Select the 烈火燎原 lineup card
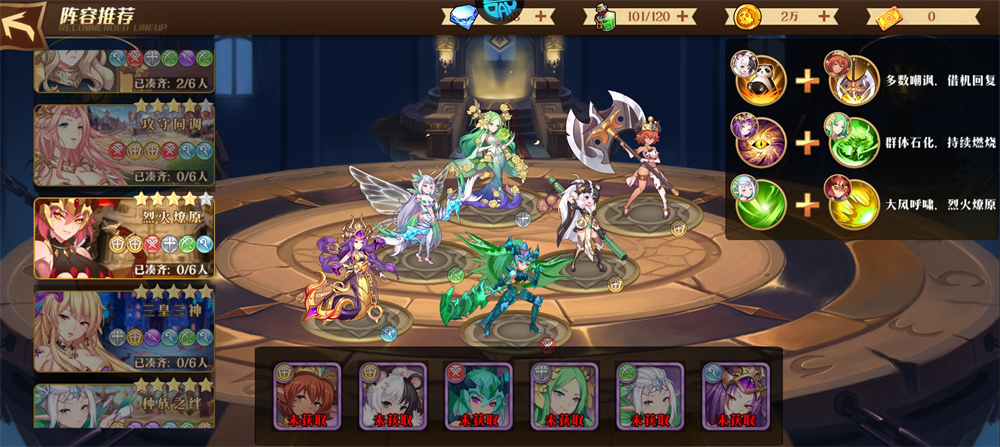The width and height of the screenshot is (1000, 447). 124,238
